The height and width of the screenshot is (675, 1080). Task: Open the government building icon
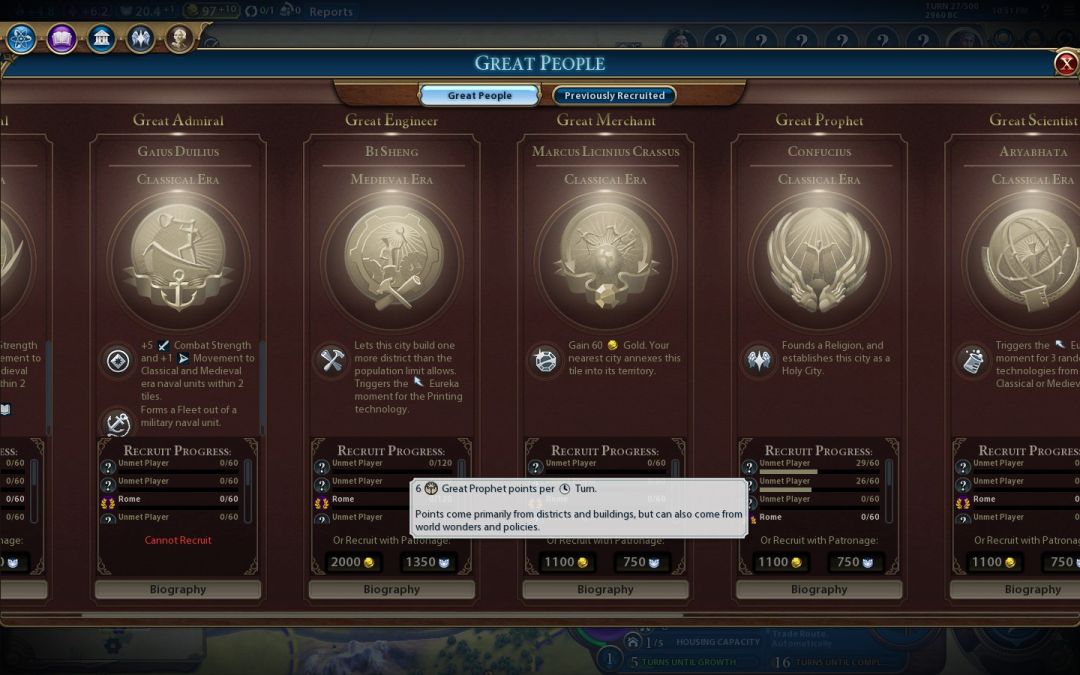point(101,39)
